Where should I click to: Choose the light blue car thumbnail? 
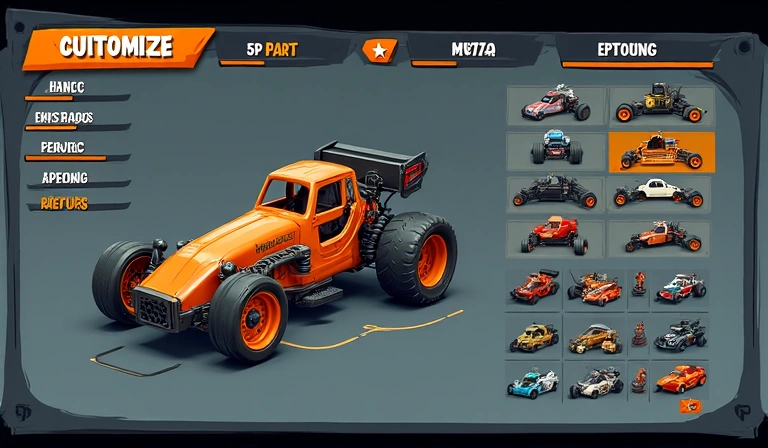point(533,382)
